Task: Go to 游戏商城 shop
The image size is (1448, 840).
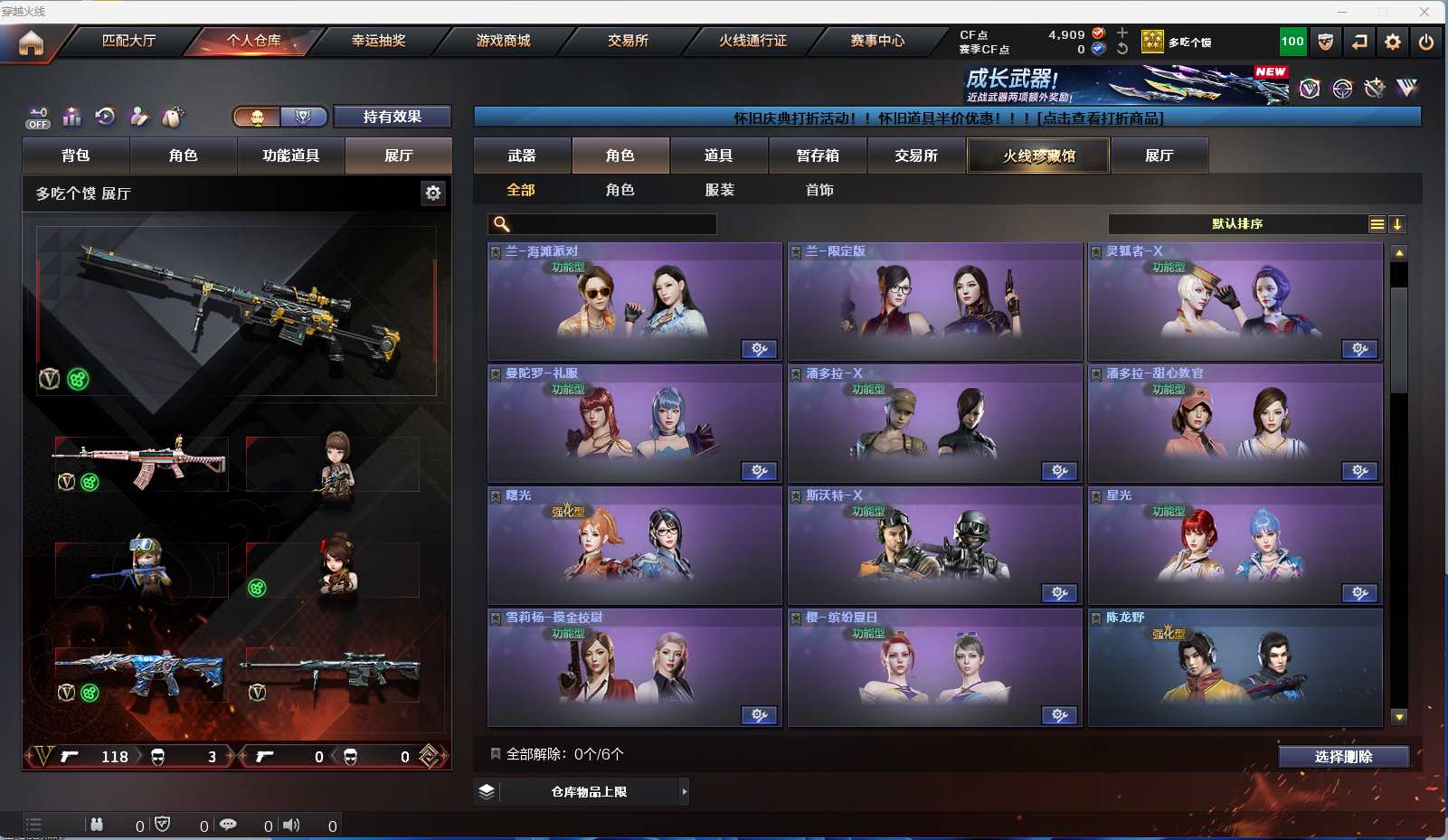Action: pyautogui.click(x=503, y=41)
